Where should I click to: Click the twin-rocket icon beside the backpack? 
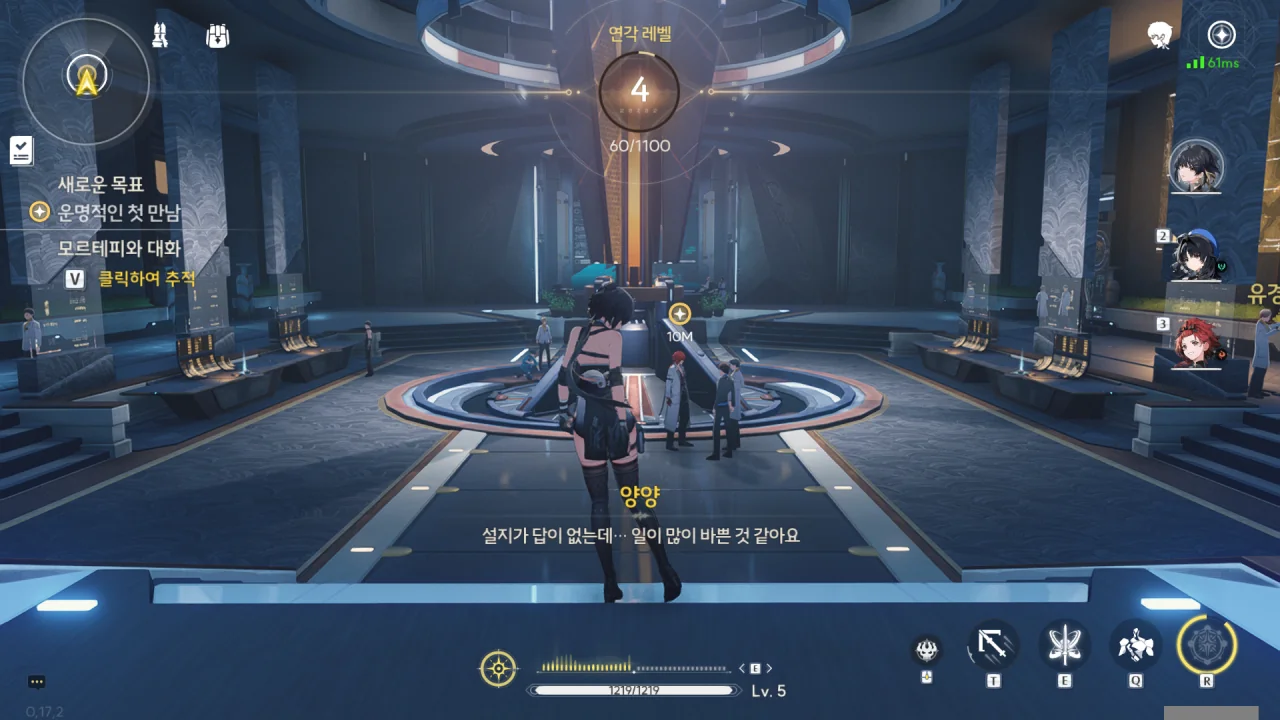pyautogui.click(x=160, y=35)
